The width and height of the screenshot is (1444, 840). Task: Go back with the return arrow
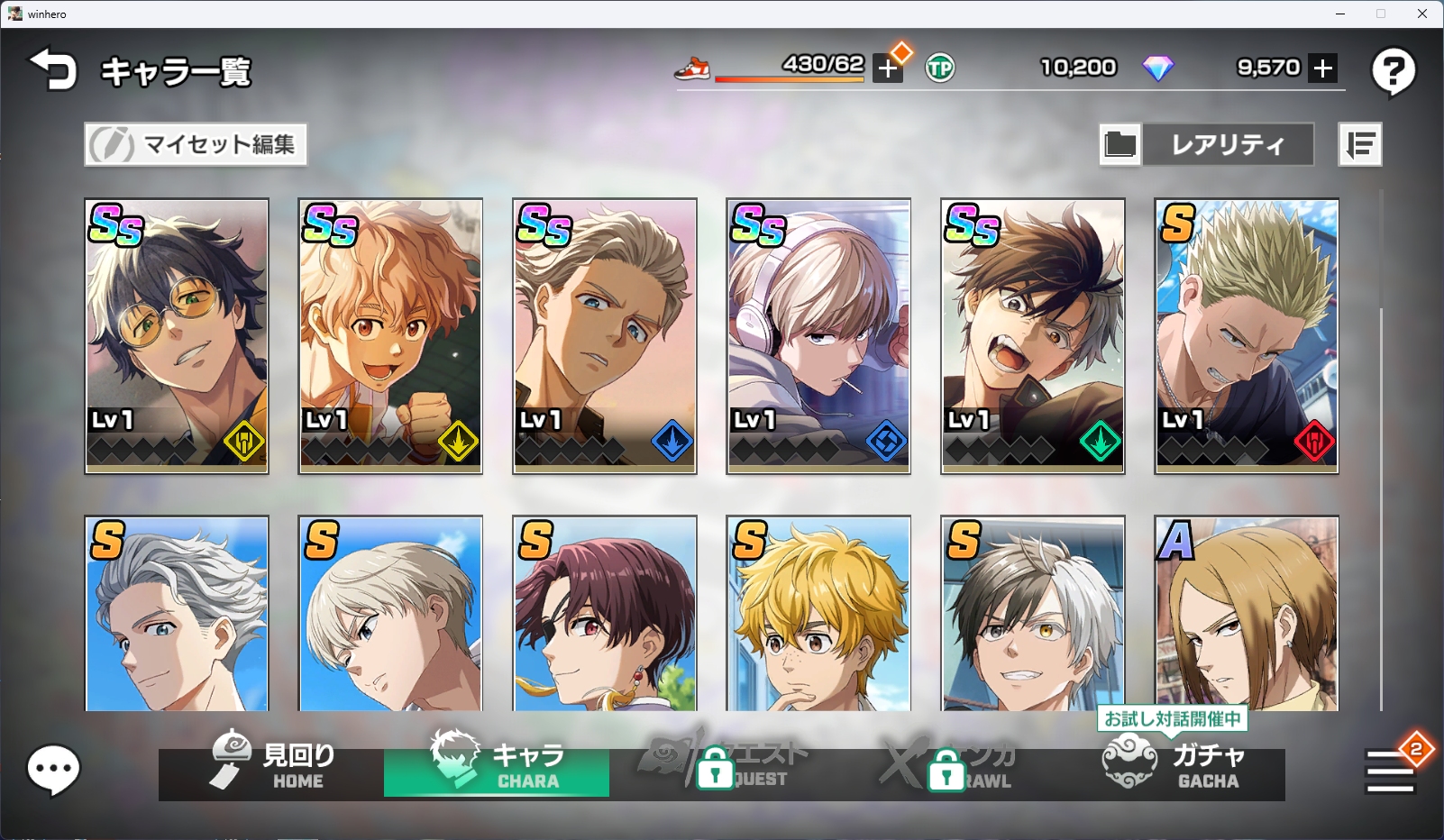(53, 70)
